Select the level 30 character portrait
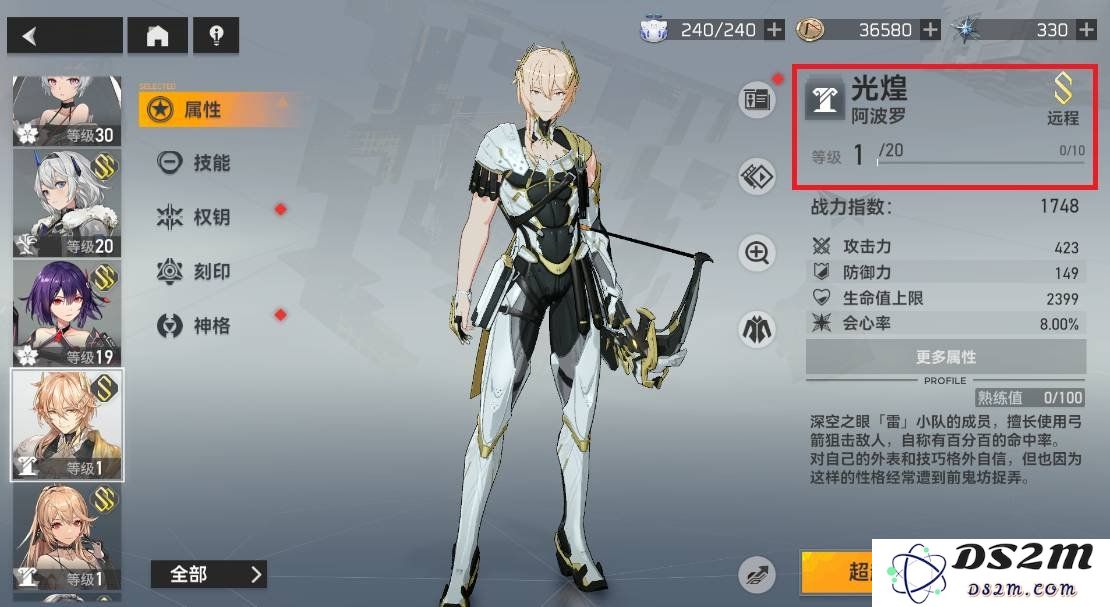Screen dimensions: 1110x607 (x=67, y=110)
